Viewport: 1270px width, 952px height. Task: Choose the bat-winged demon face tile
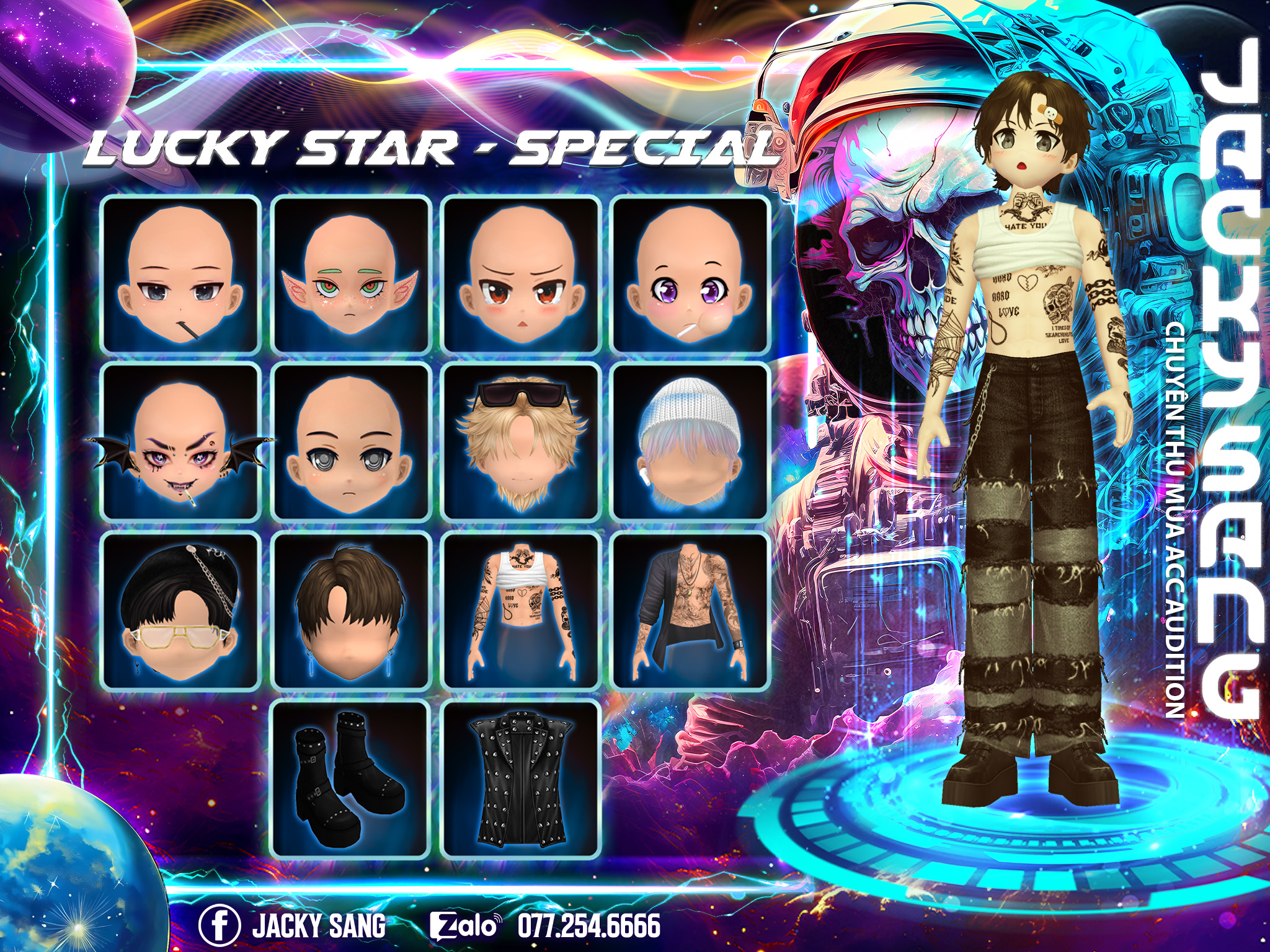click(x=180, y=443)
